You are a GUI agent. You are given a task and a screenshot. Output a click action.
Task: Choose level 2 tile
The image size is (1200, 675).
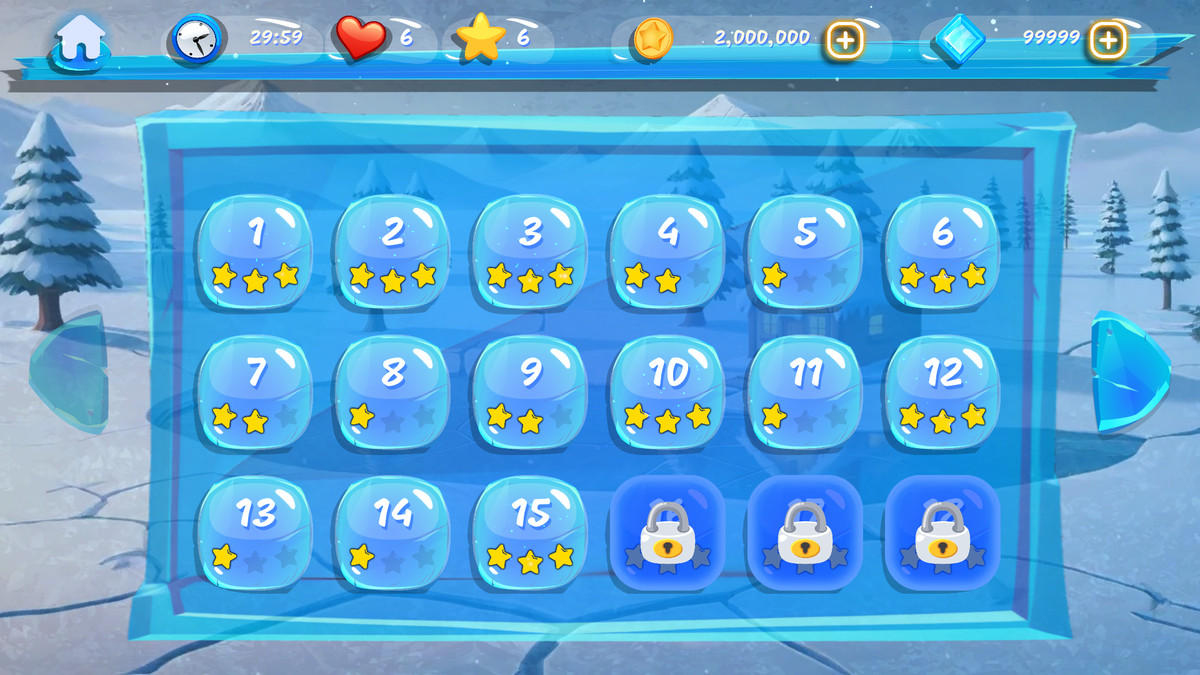pyautogui.click(x=393, y=252)
